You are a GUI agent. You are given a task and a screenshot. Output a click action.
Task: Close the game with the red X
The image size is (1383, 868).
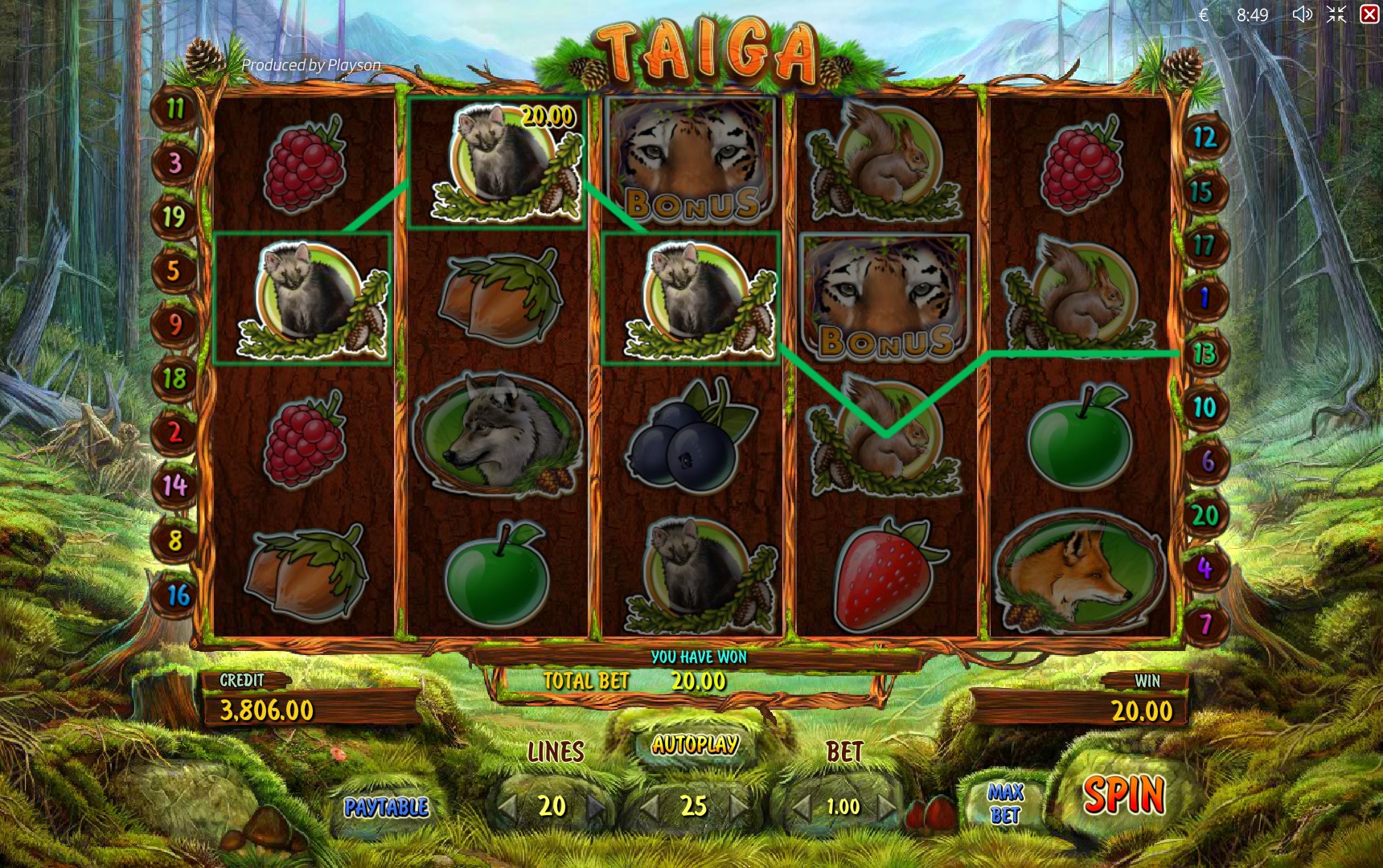click(1369, 14)
